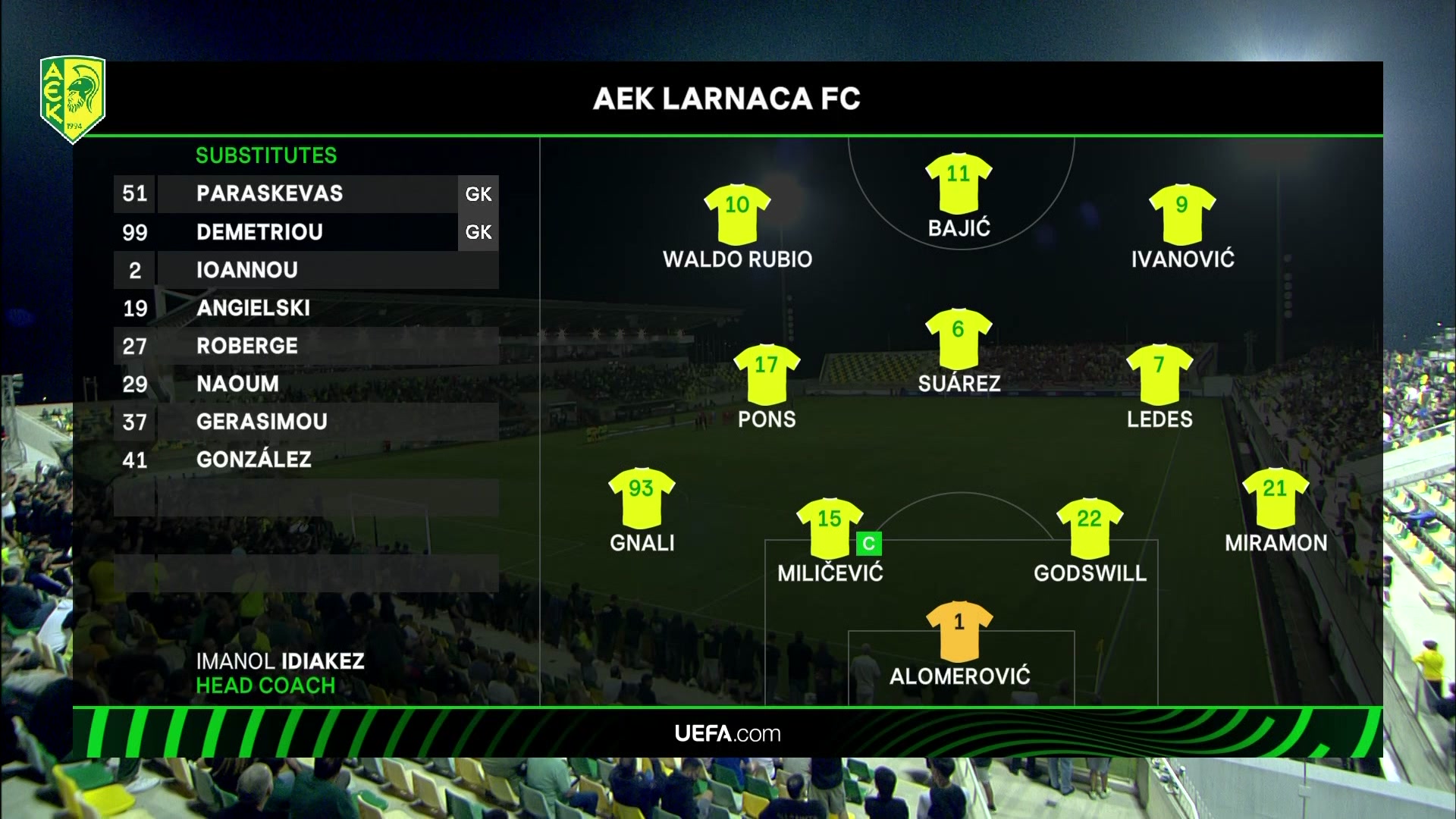Viewport: 1456px width, 819px height.
Task: Choose Miramon's number 21 shirt
Action: 1276,497
